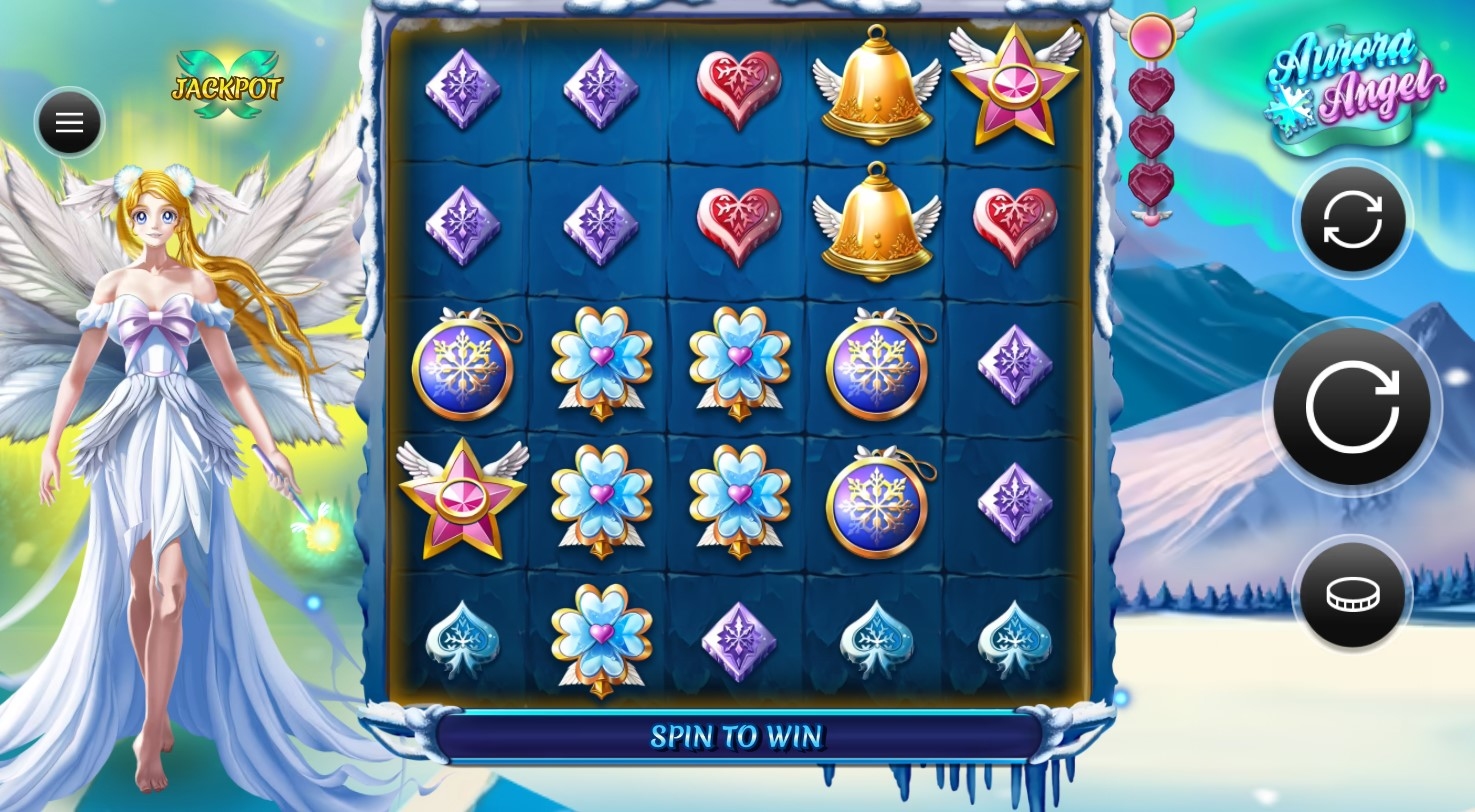Spin the reels with the large arrow button
1475x812 pixels.
coord(1352,406)
